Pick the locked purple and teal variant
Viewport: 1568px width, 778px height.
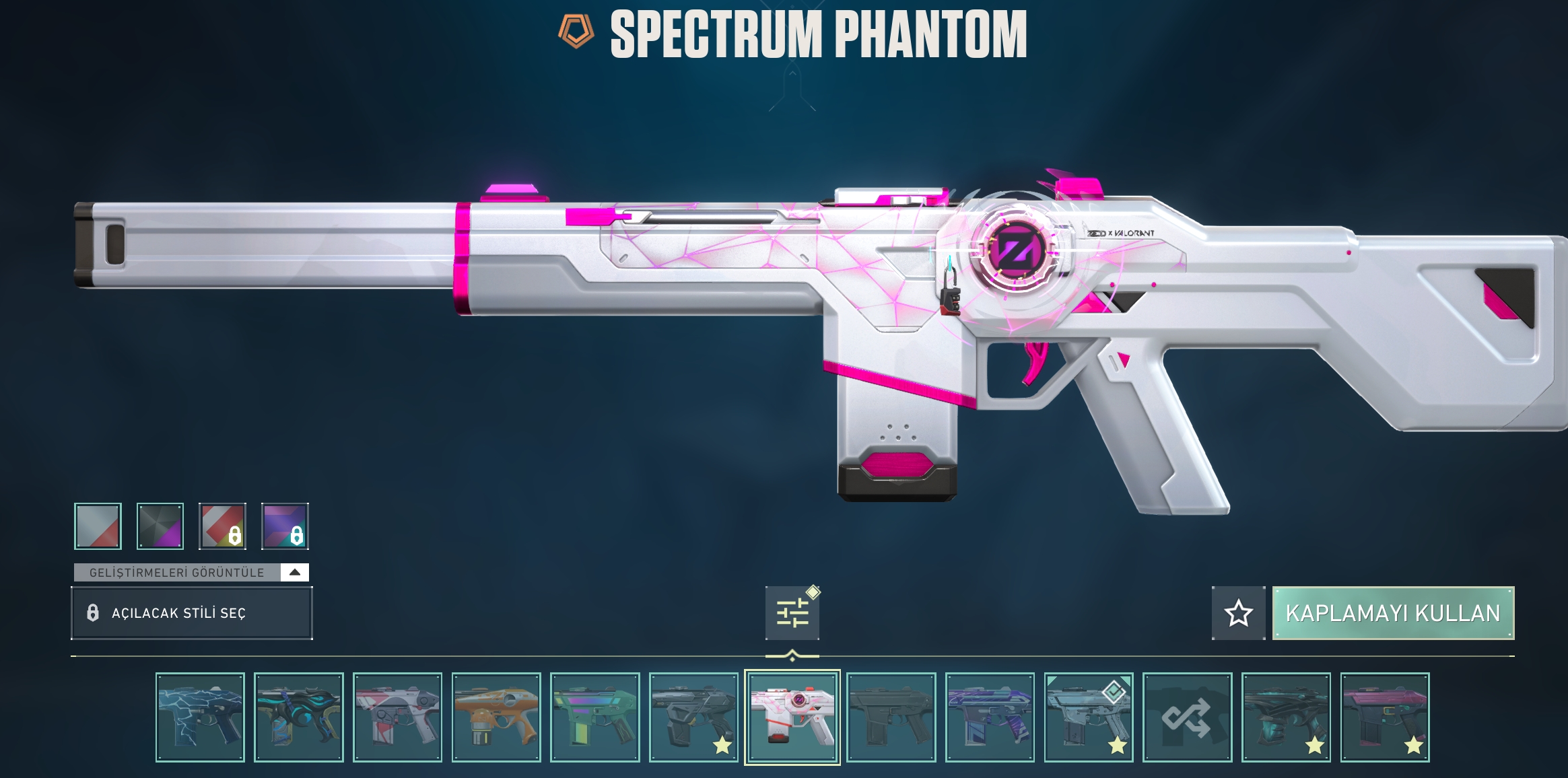pos(285,526)
